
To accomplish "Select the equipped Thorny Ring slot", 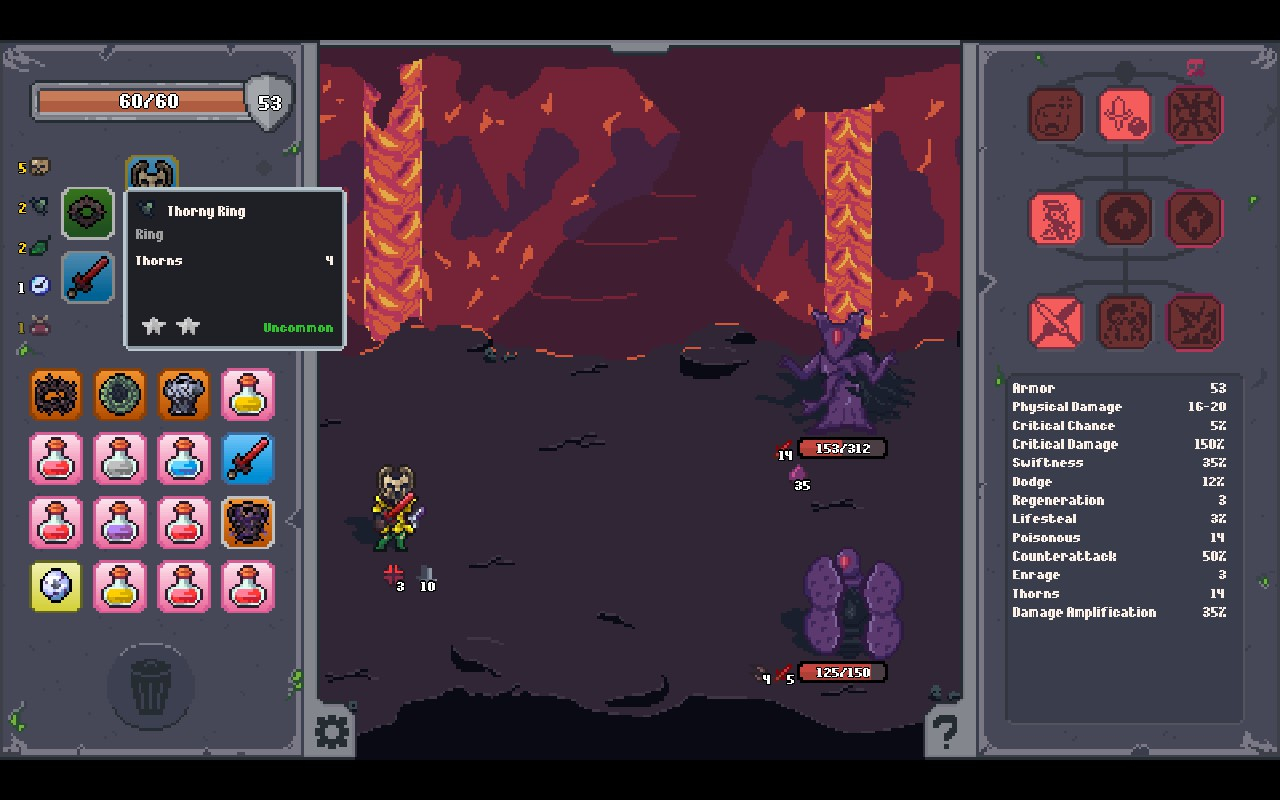I will coord(88,213).
